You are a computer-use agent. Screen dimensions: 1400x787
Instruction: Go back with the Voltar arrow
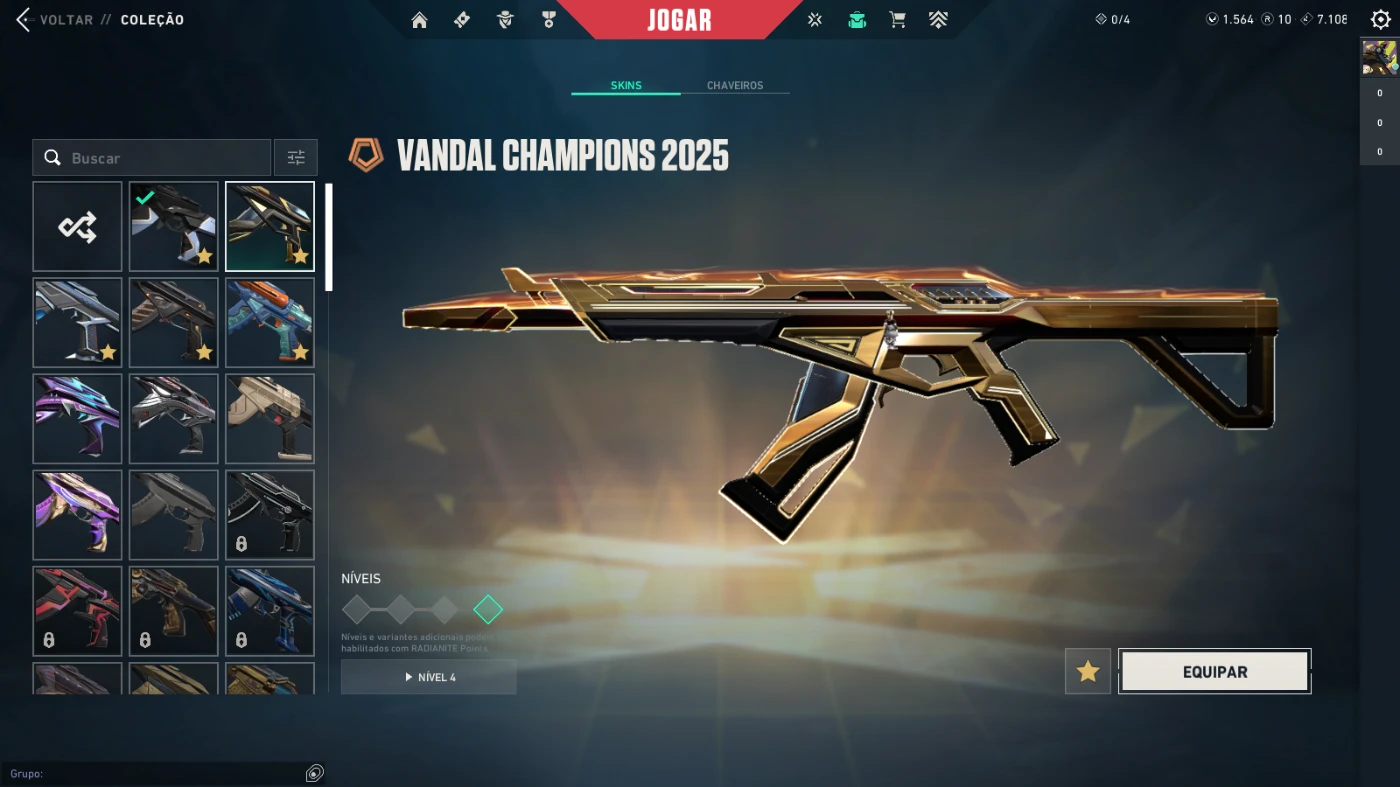[x=24, y=20]
